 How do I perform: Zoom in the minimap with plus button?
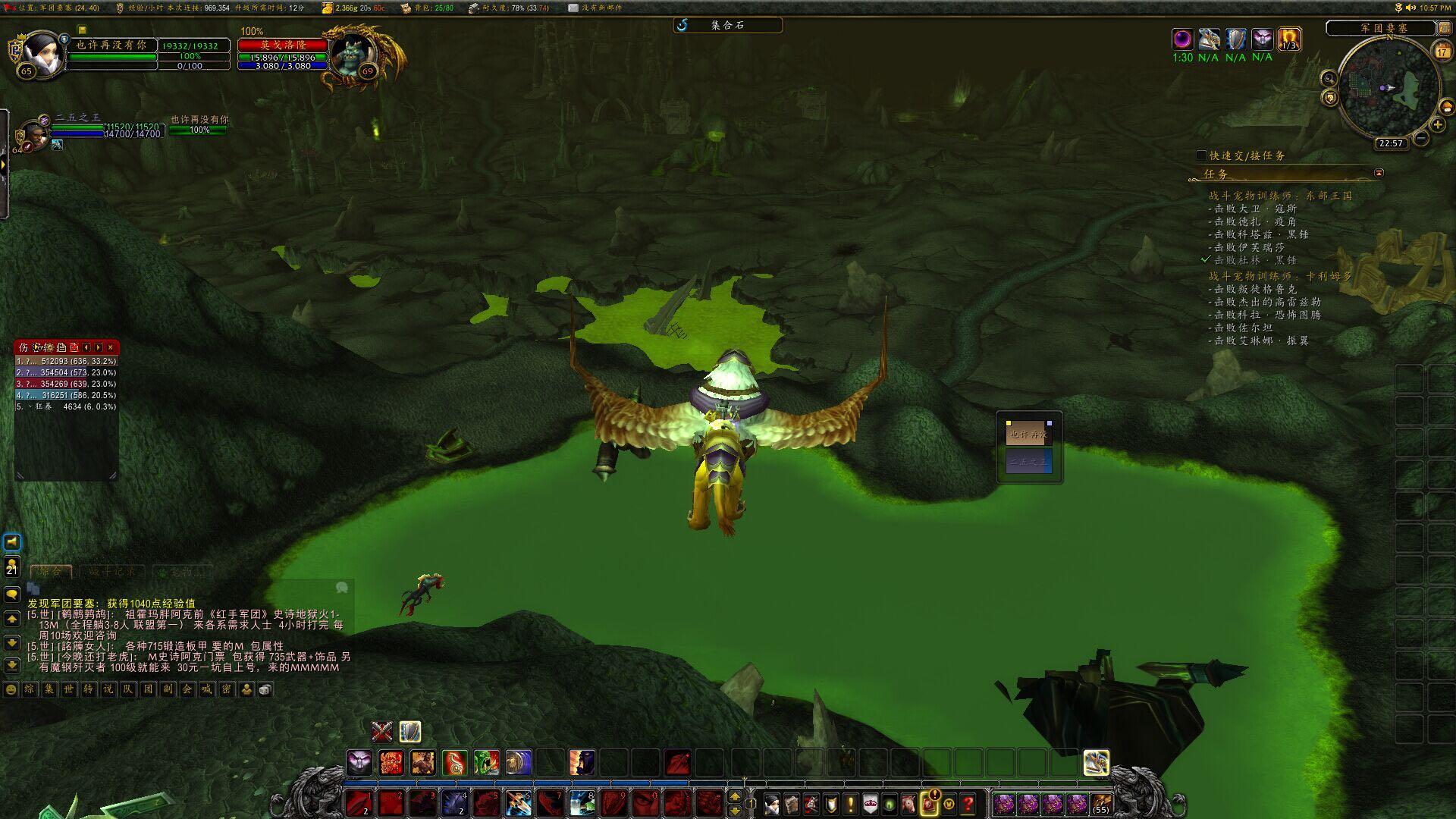[1437, 124]
